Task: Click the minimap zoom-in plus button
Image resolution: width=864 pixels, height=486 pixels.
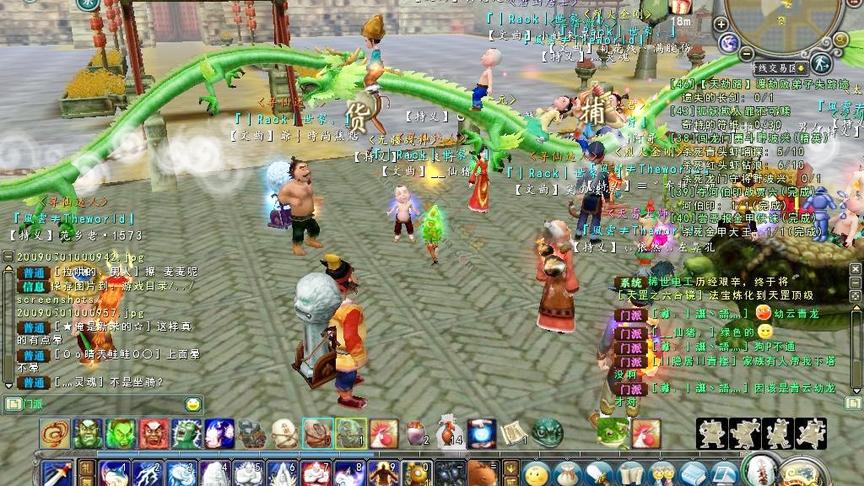Action: 720,23
